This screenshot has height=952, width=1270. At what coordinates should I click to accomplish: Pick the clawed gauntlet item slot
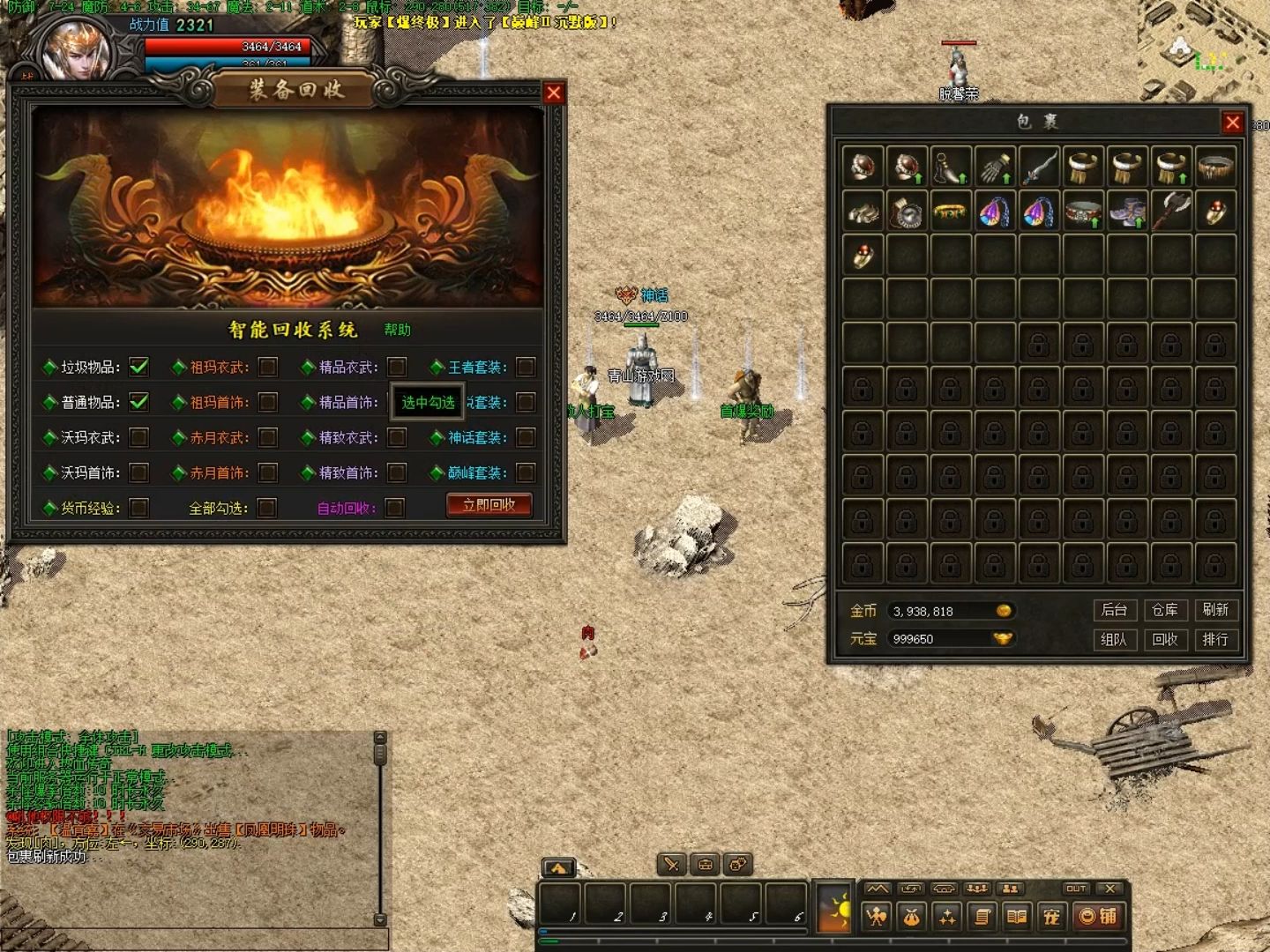pos(995,167)
